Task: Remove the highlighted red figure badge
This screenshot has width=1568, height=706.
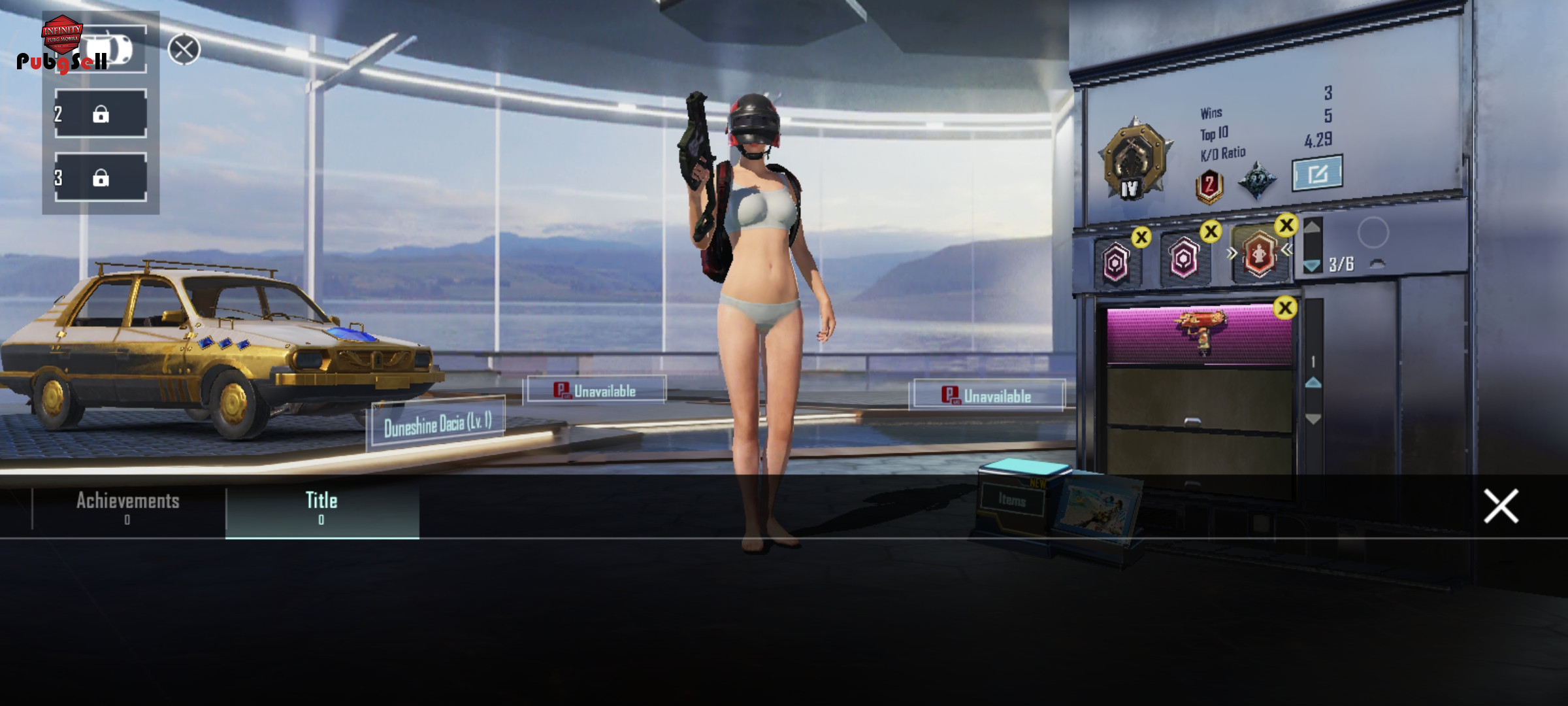Action: [1286, 226]
